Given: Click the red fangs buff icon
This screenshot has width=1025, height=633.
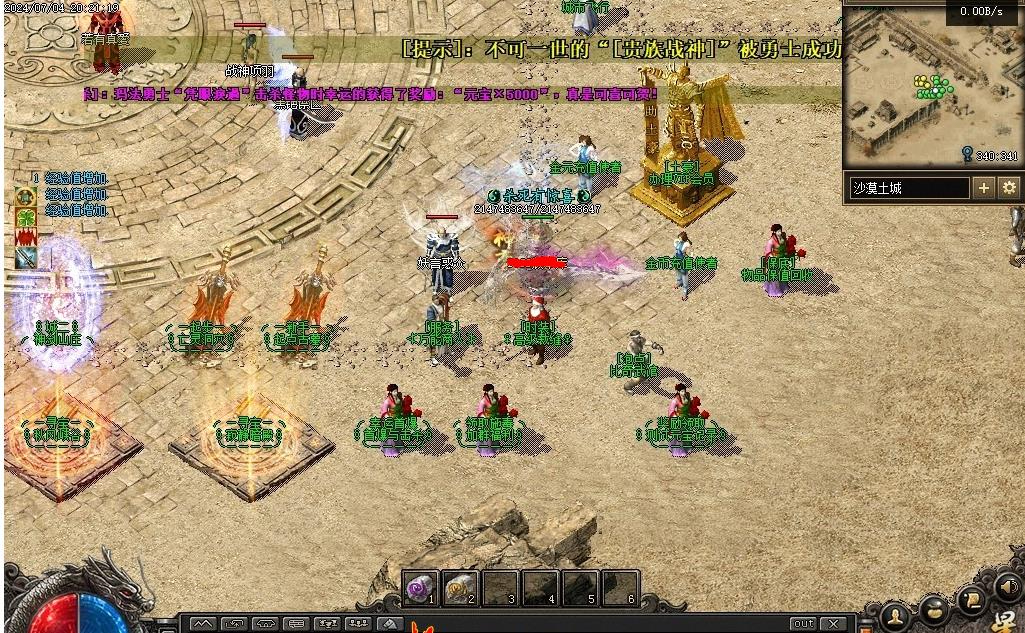Looking at the screenshot, I should point(26,237).
